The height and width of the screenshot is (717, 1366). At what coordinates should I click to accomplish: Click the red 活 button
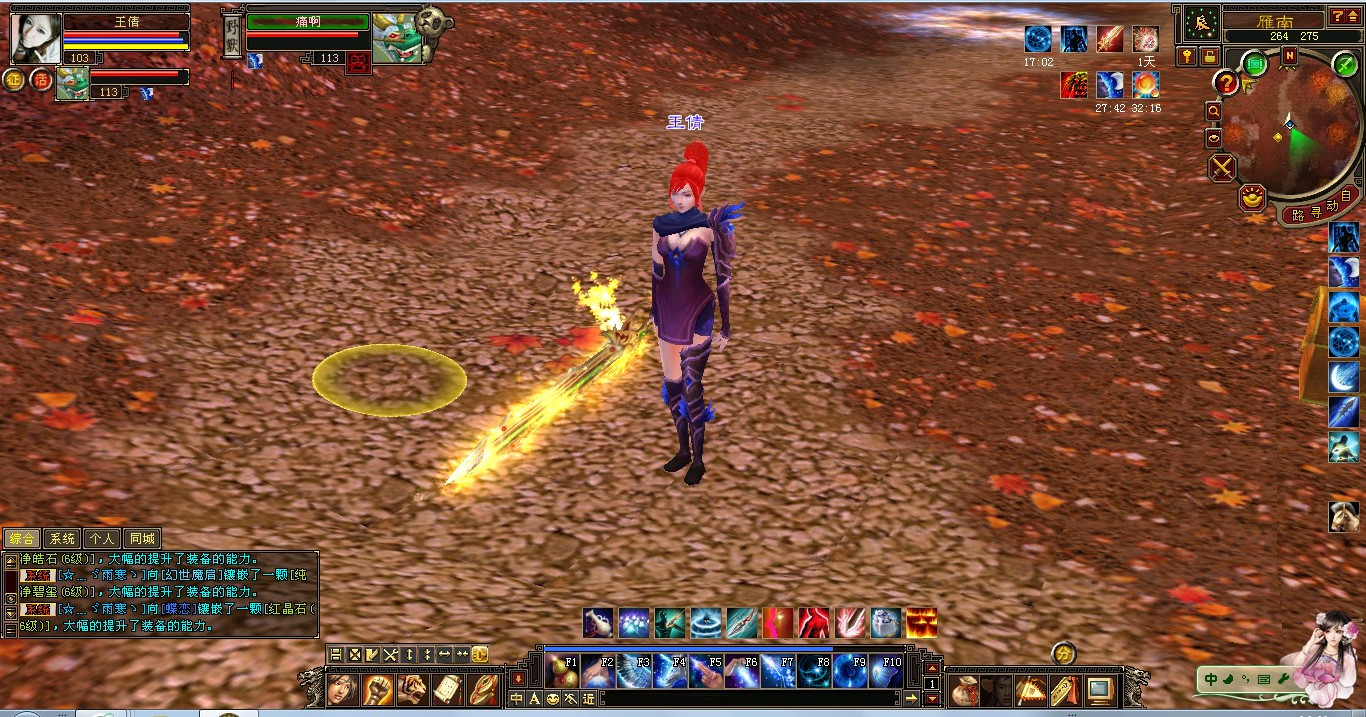pyautogui.click(x=41, y=80)
